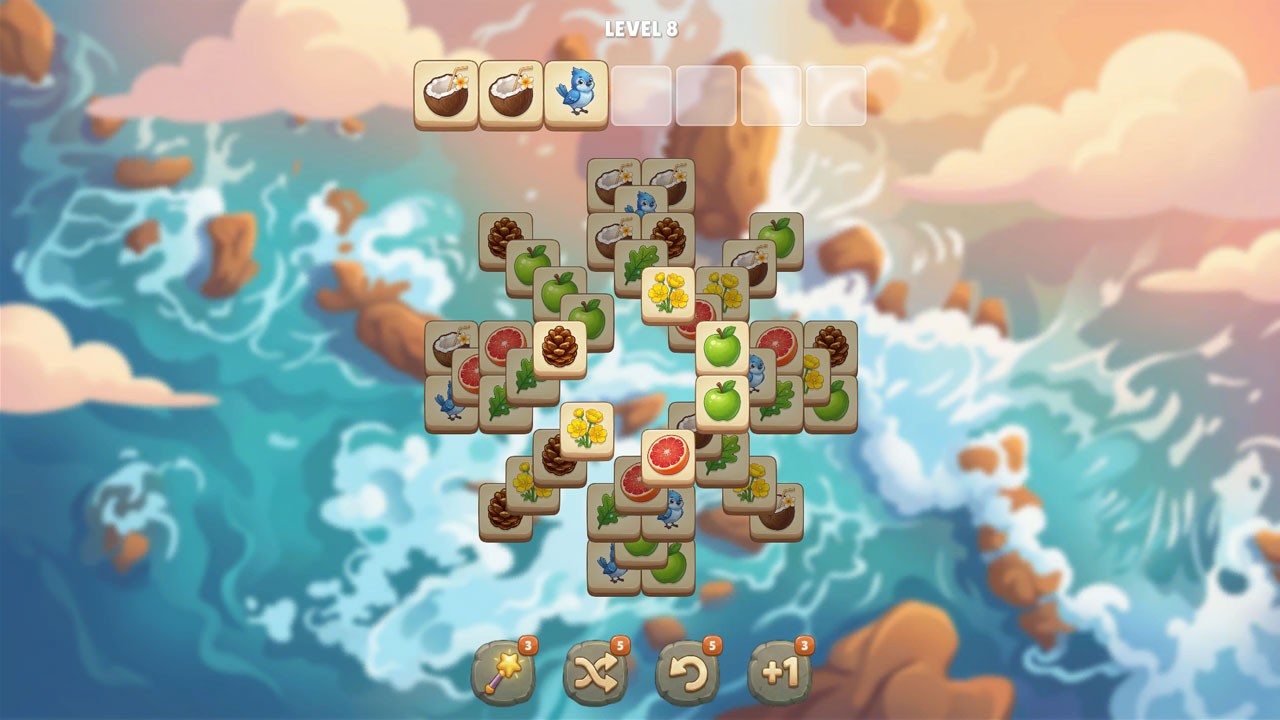The image size is (1280, 720).
Task: Select the bird tile in the collection tray
Action: [x=571, y=92]
